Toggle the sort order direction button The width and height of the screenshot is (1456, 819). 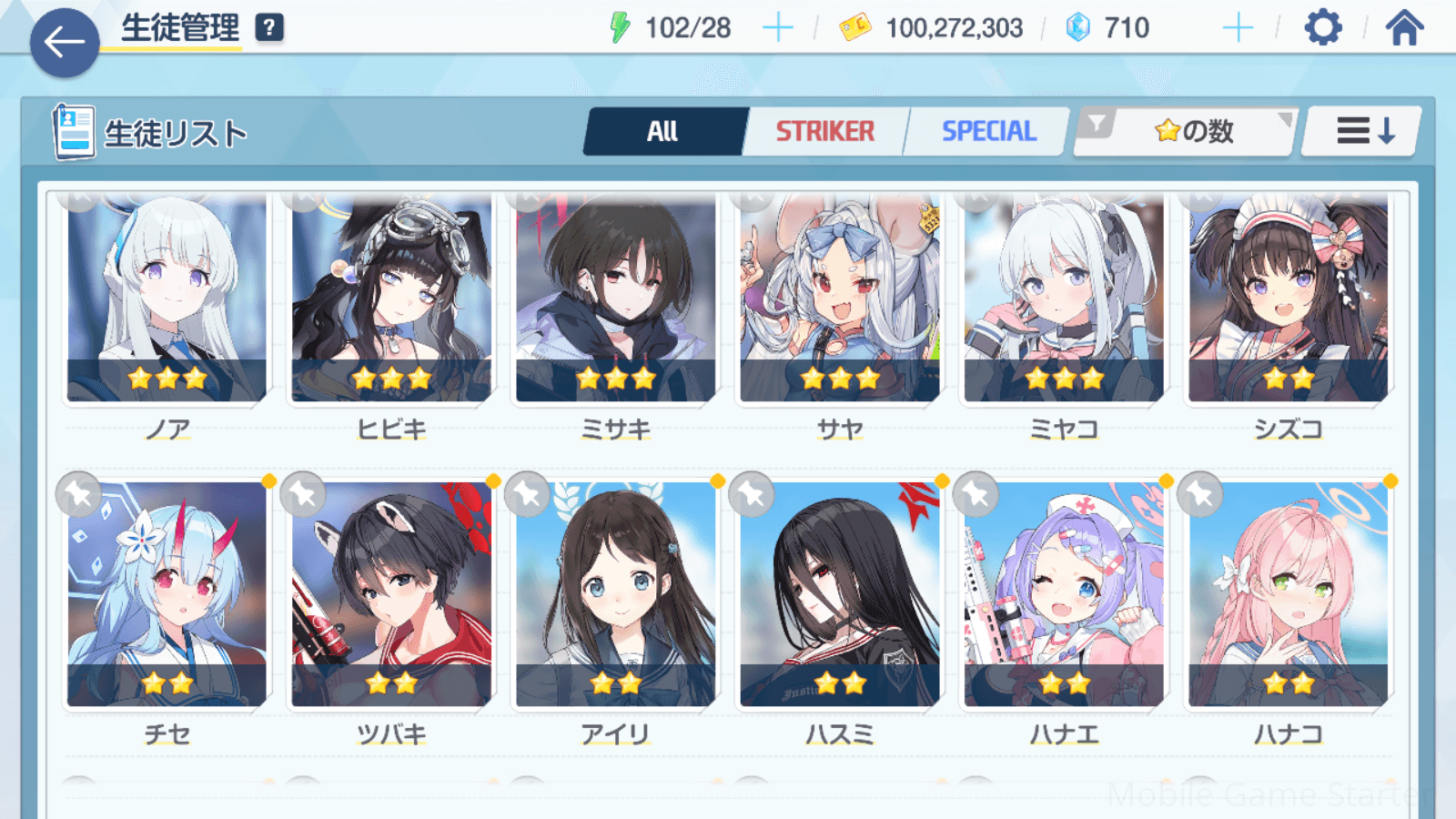click(1363, 132)
